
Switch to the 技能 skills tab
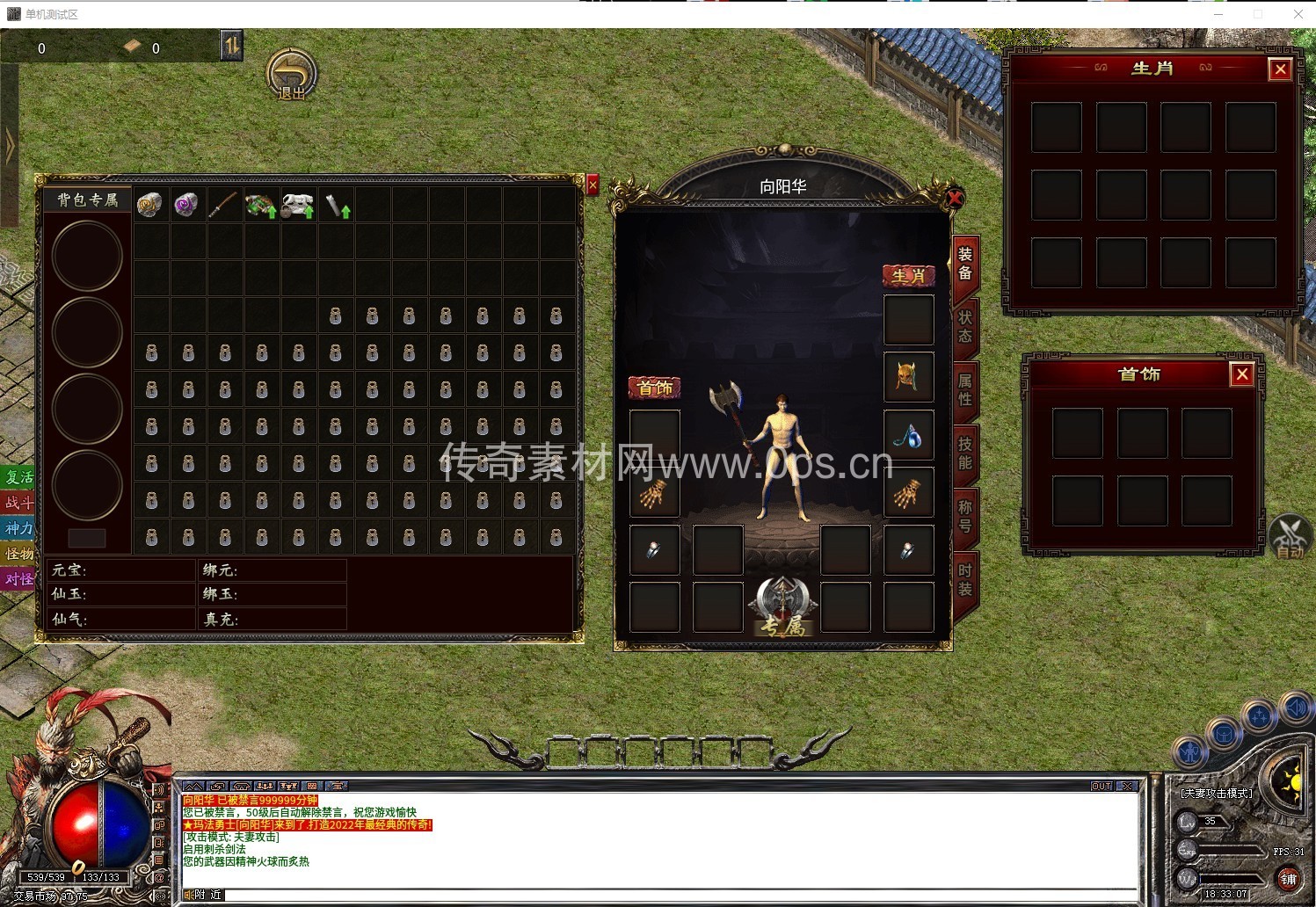pyautogui.click(x=964, y=453)
